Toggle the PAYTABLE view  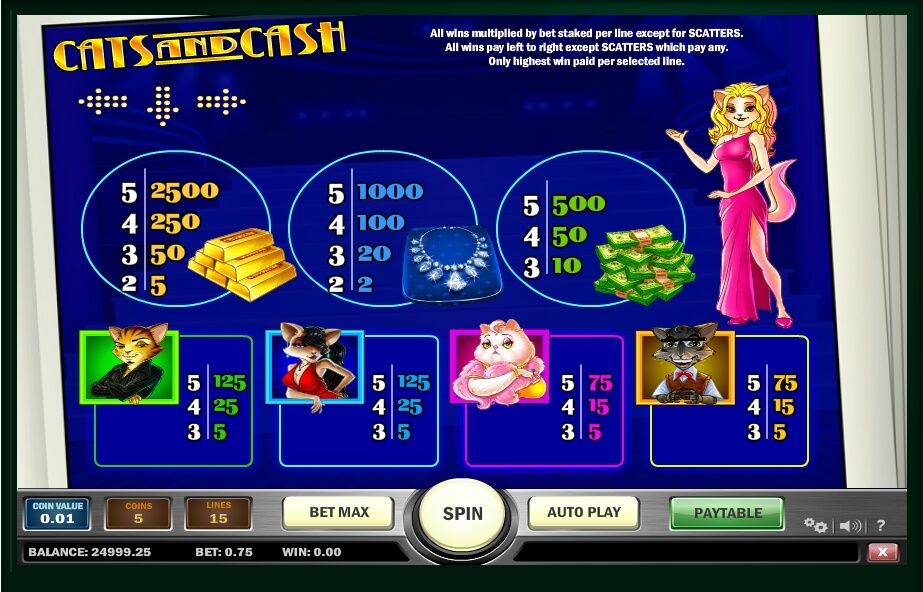pos(727,513)
